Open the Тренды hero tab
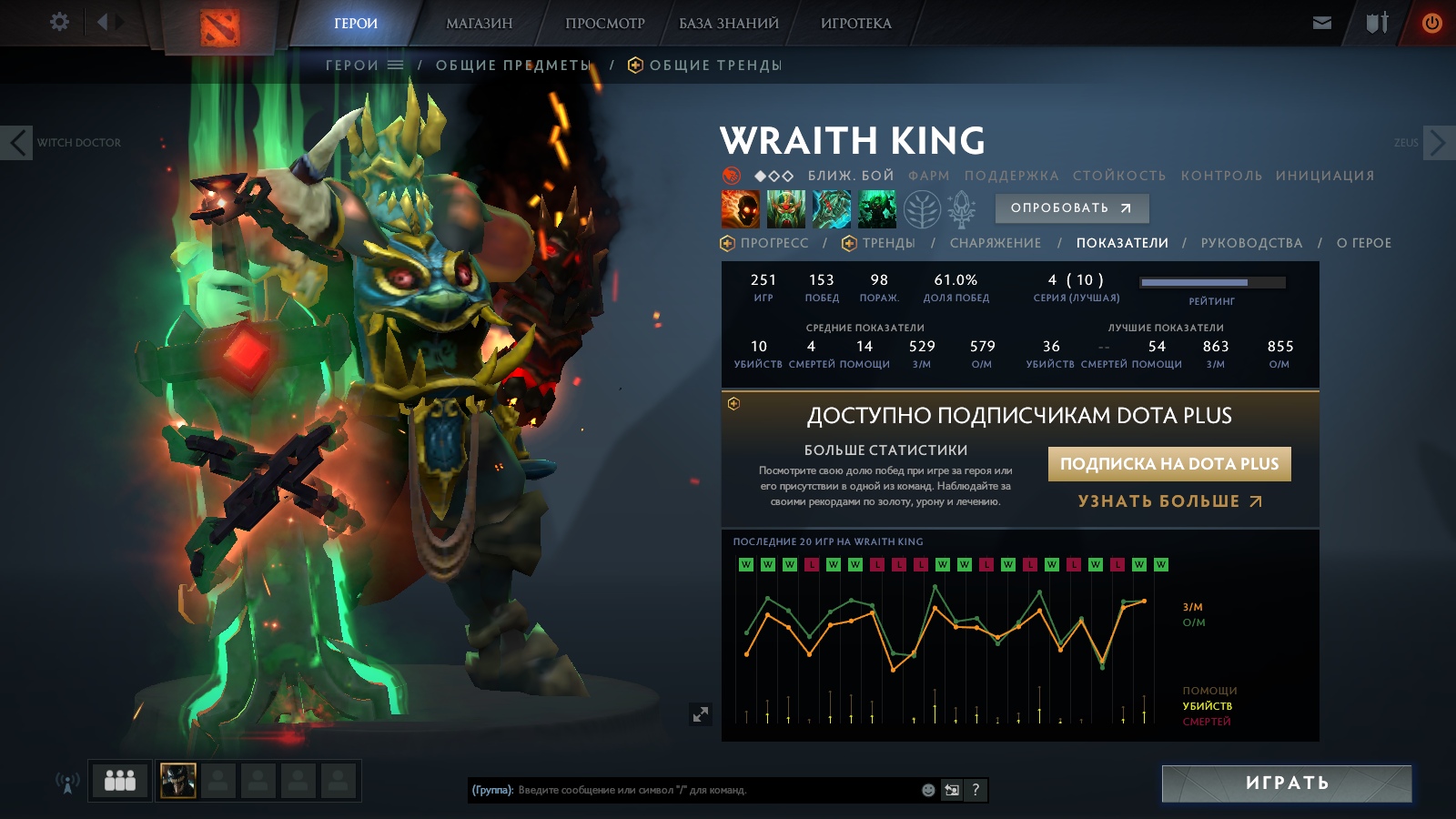This screenshot has height=819, width=1456. [887, 243]
